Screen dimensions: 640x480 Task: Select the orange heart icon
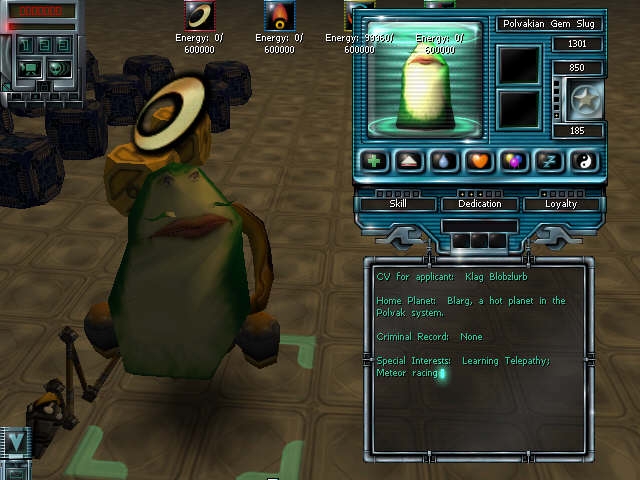479,162
